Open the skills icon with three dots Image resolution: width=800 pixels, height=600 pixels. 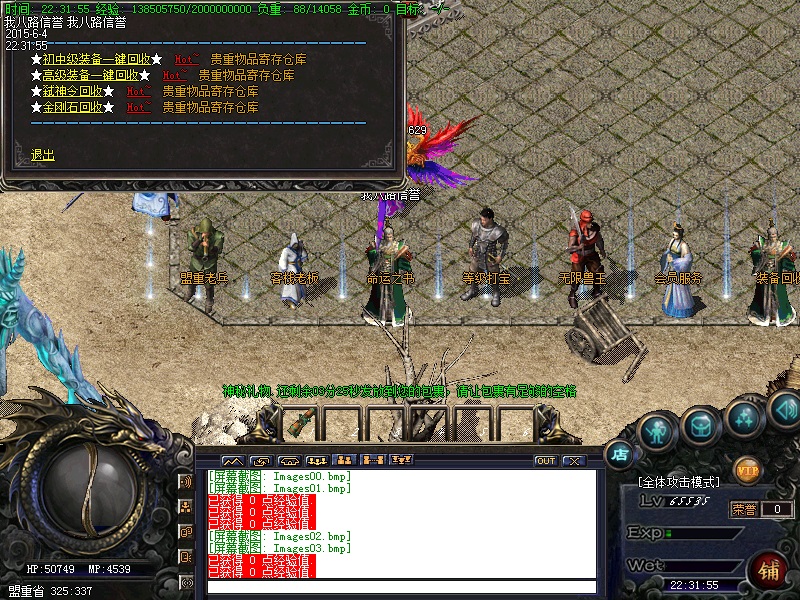click(x=743, y=417)
